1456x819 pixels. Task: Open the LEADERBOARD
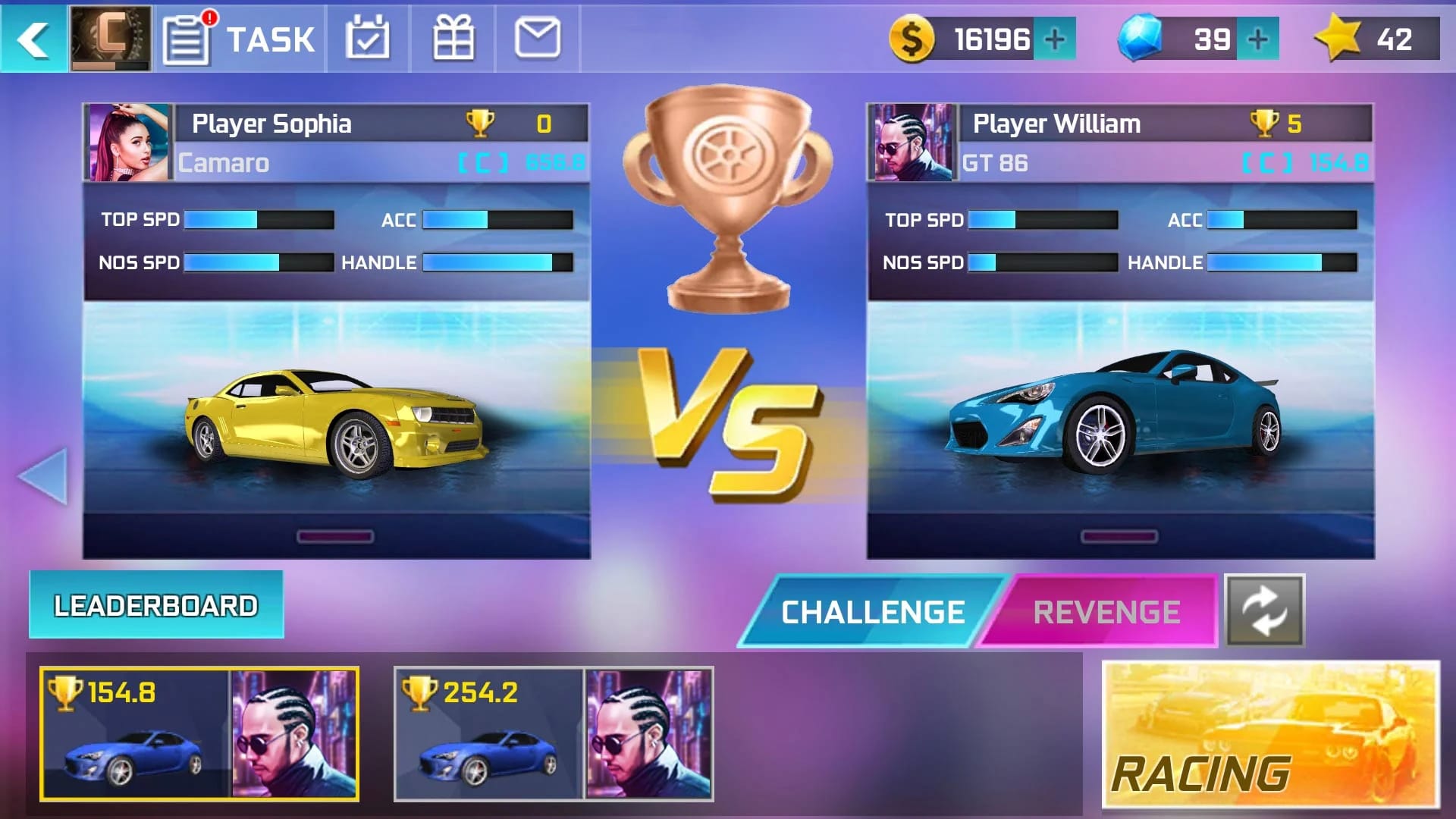(x=155, y=604)
